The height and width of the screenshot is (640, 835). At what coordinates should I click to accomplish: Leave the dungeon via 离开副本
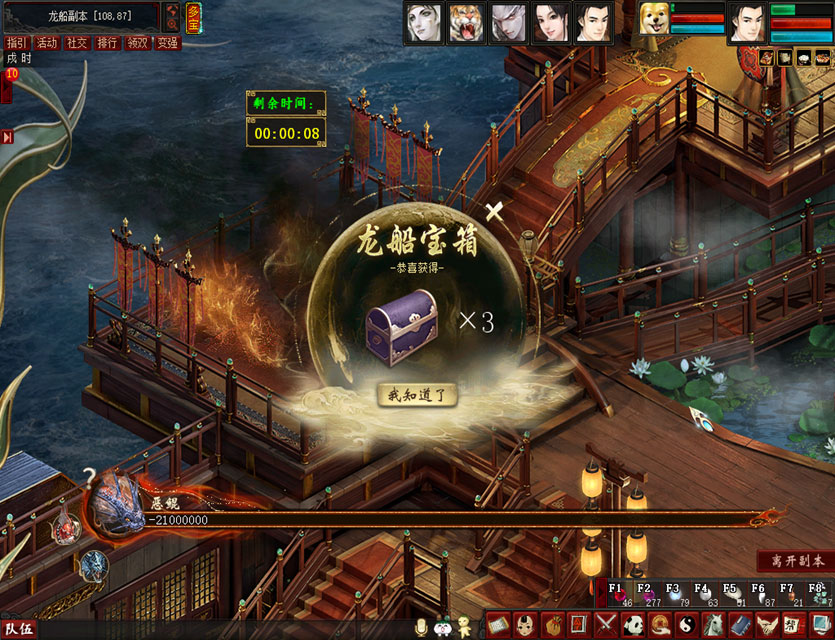click(794, 561)
